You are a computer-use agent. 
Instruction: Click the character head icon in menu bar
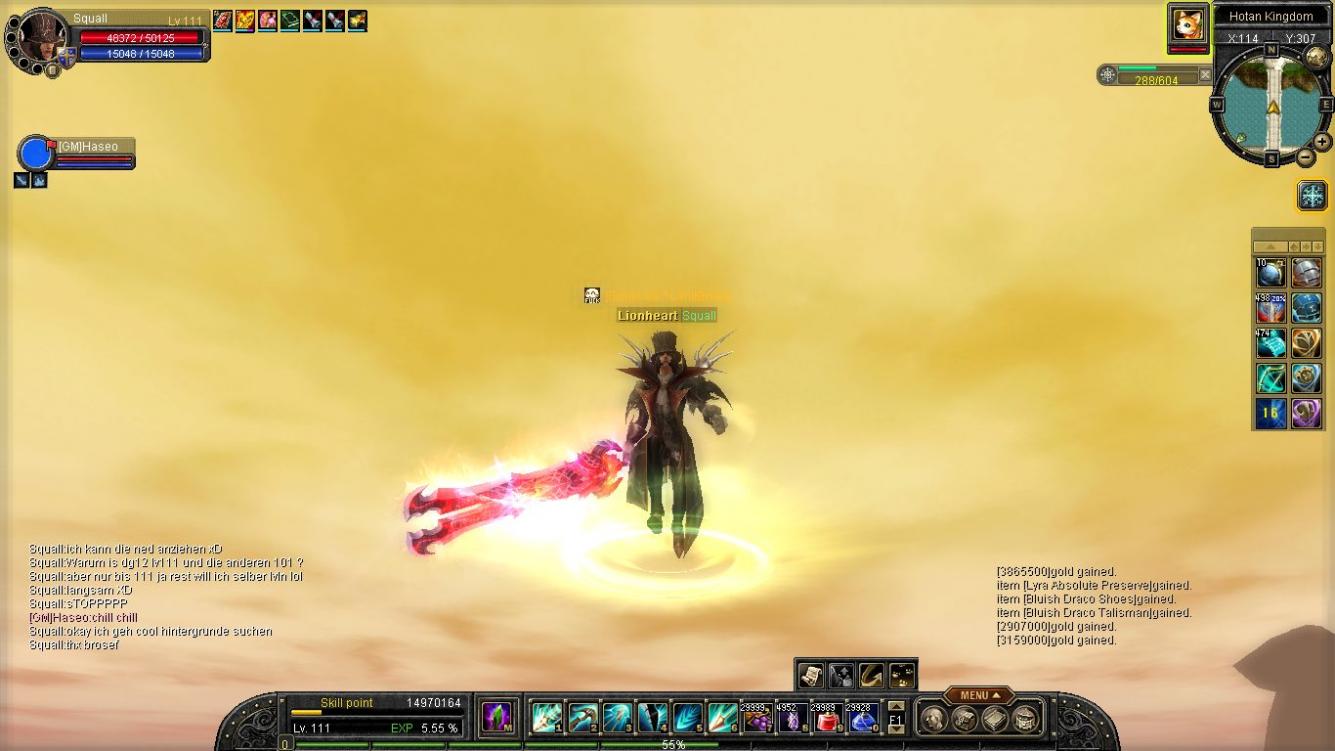click(933, 718)
